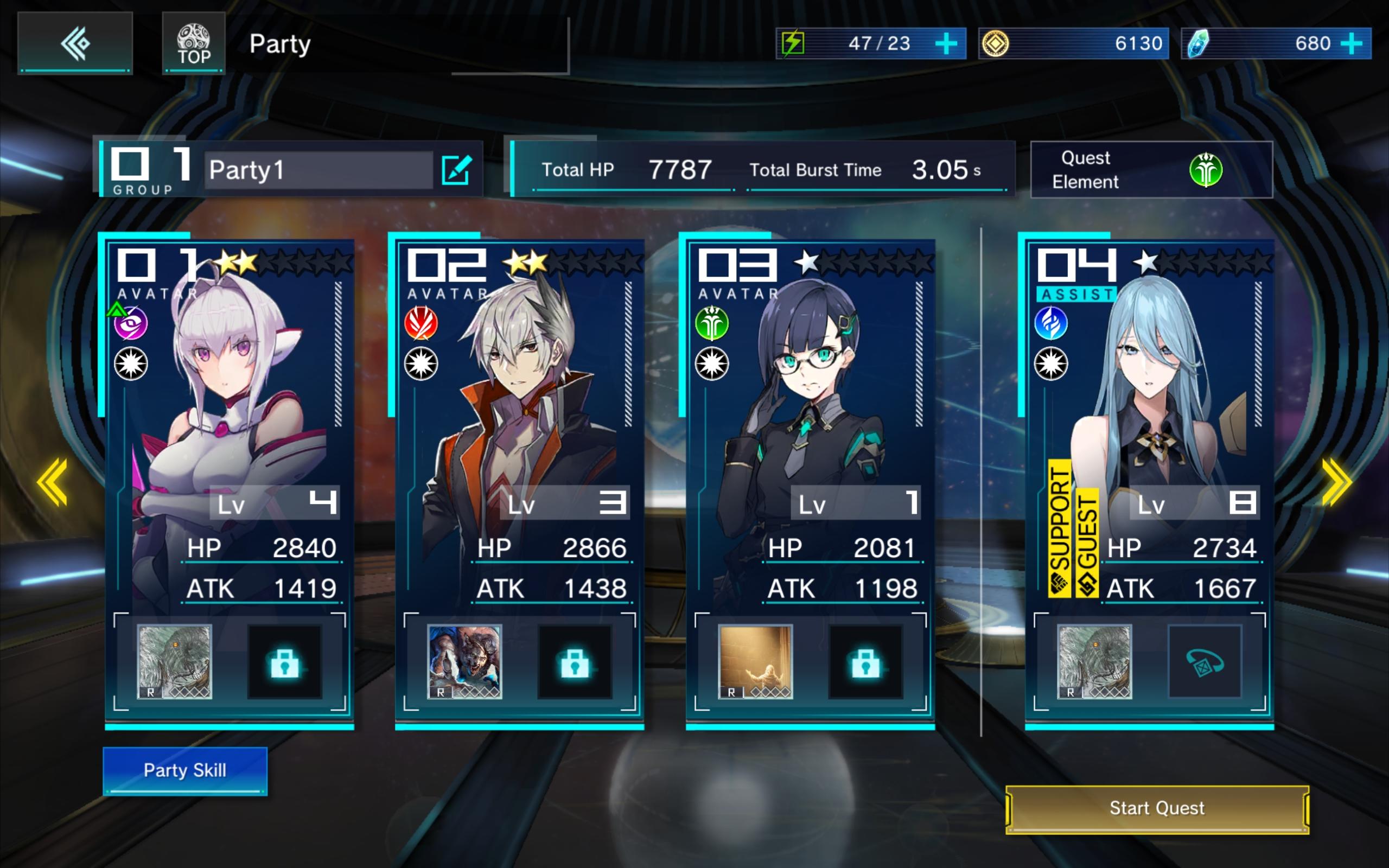Screen dimensions: 1389x868
Task: Open Avatar 02's equipped beast card
Action: click(x=464, y=661)
